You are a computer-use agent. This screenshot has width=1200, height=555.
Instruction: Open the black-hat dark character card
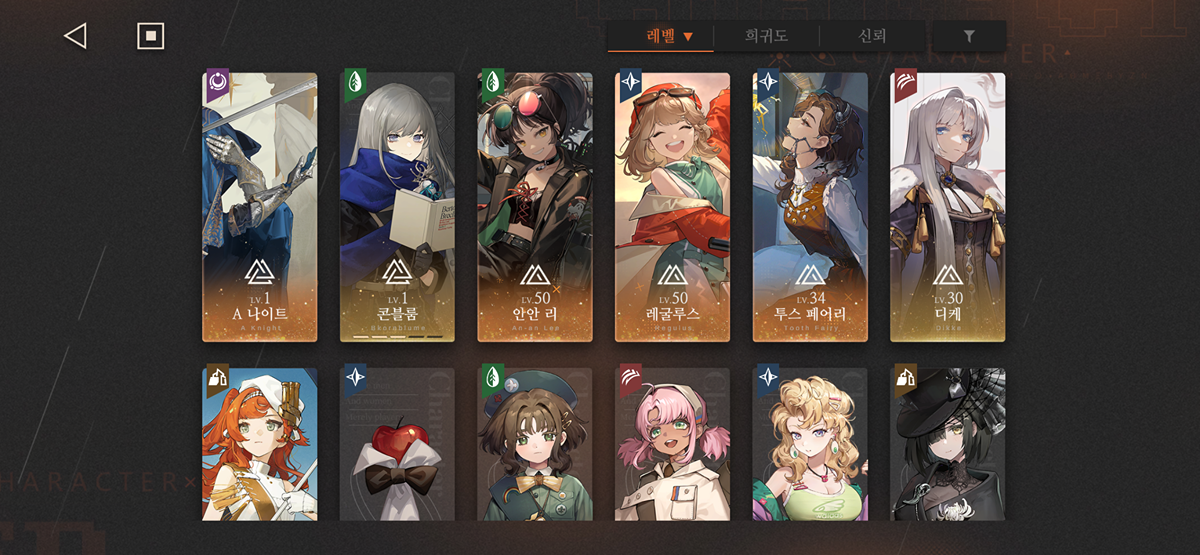tap(947, 444)
